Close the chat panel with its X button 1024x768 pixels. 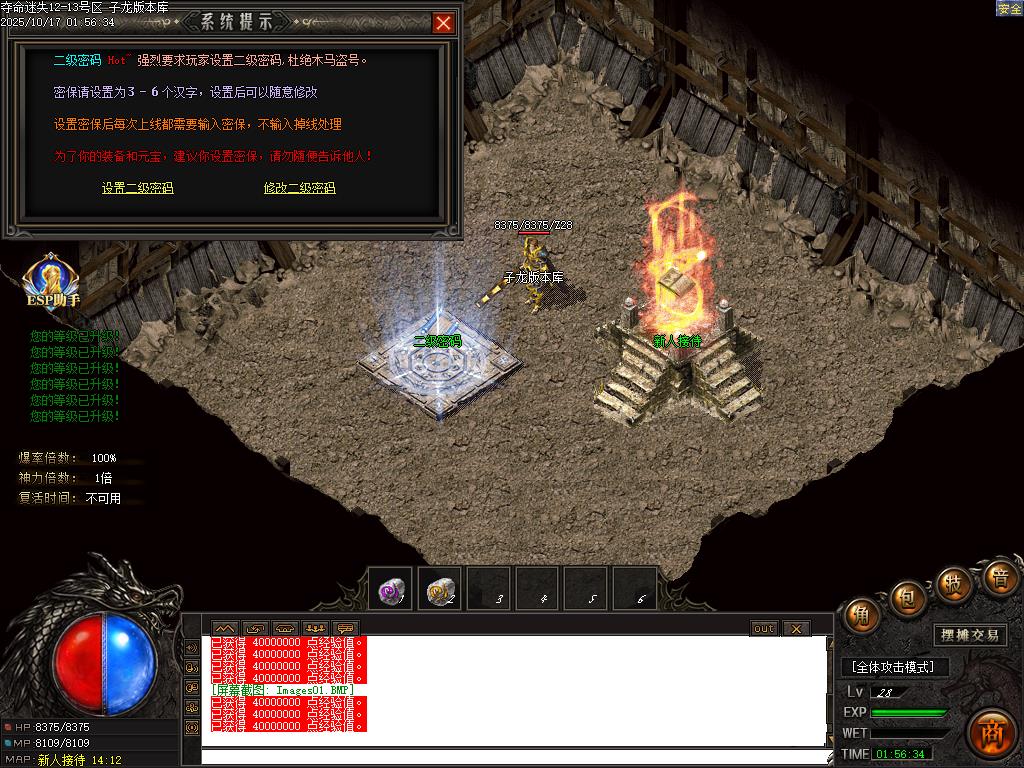click(x=796, y=628)
